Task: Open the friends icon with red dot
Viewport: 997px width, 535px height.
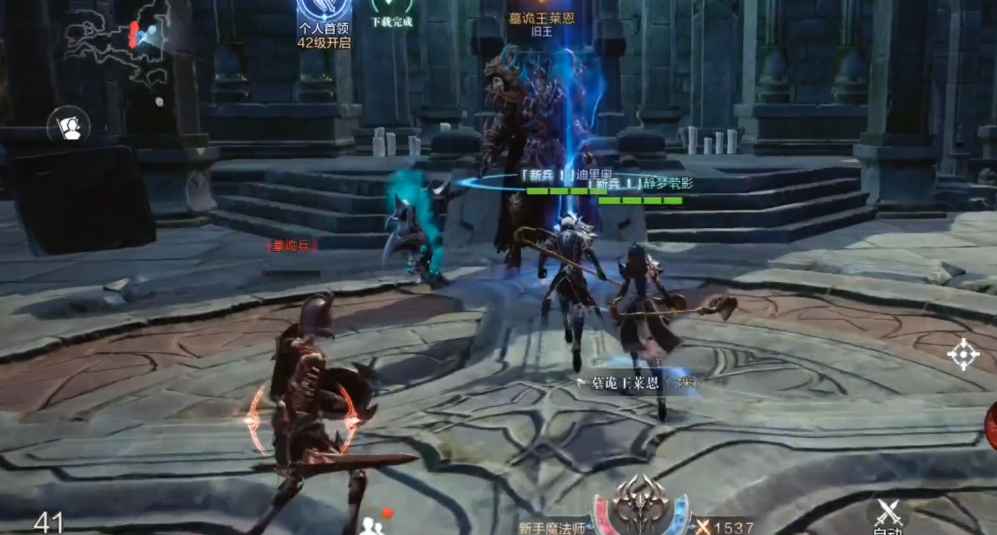Action: coord(373,524)
